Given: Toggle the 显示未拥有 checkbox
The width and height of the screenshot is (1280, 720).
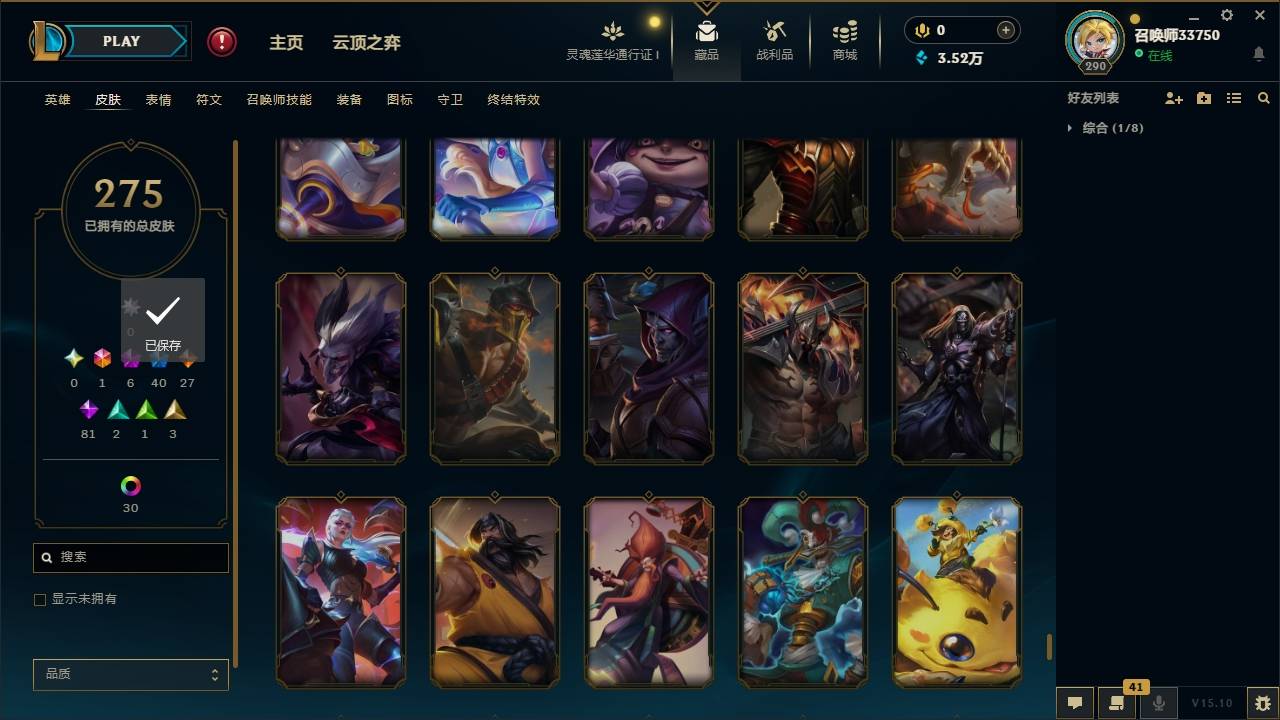Looking at the screenshot, I should [x=40, y=599].
